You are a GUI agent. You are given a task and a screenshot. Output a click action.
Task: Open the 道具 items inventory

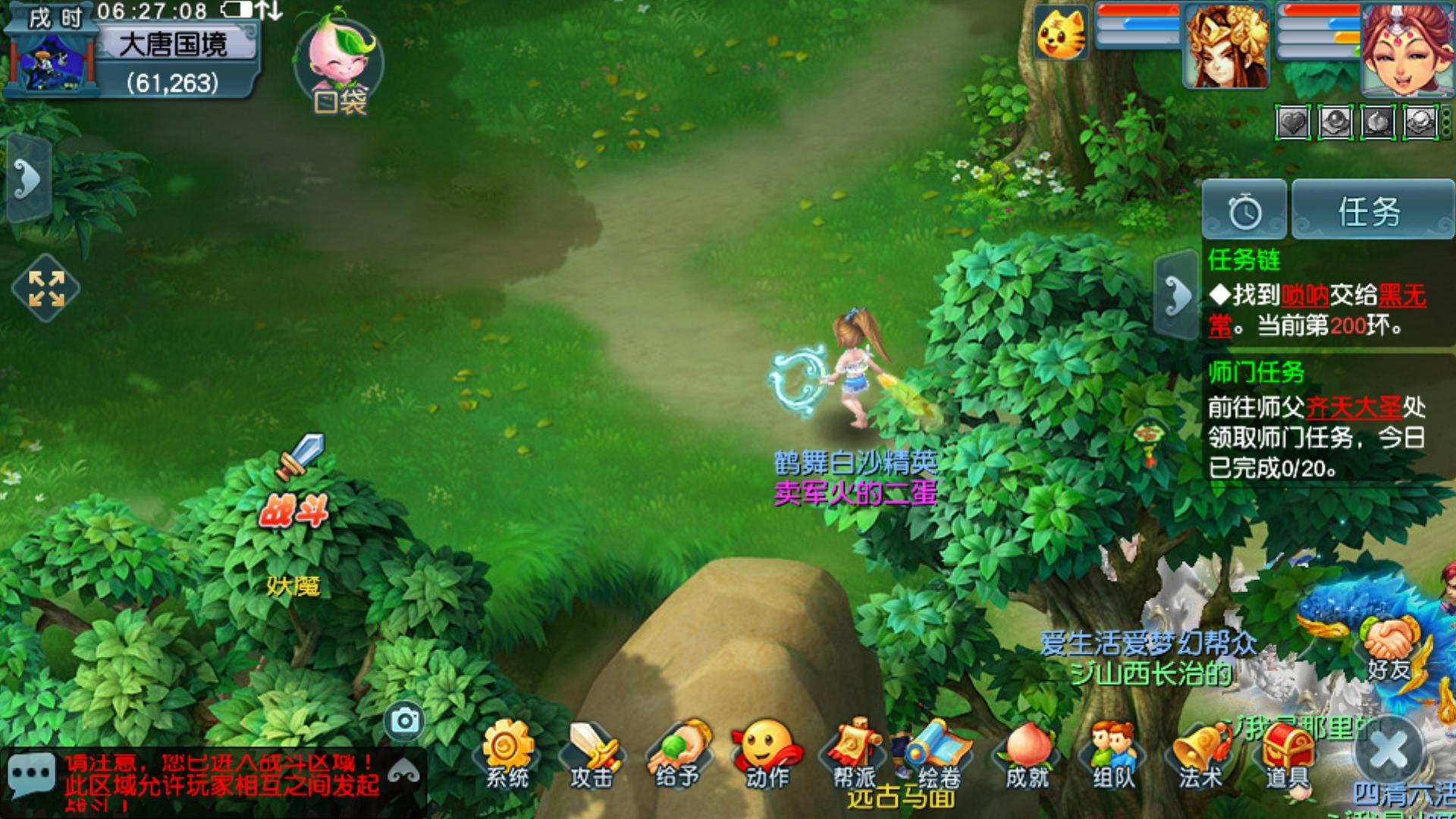pyautogui.click(x=1286, y=755)
